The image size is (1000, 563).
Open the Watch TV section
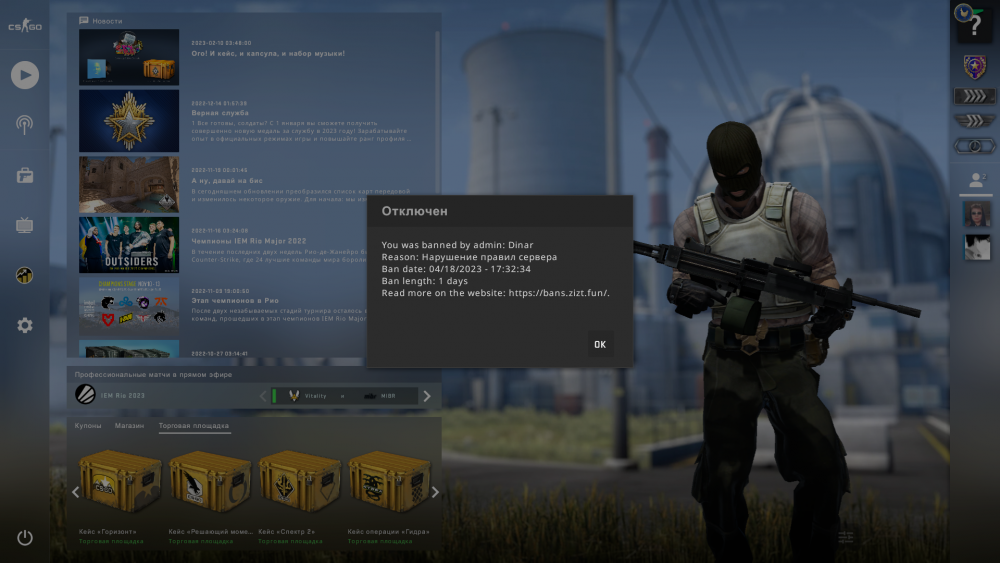click(25, 225)
